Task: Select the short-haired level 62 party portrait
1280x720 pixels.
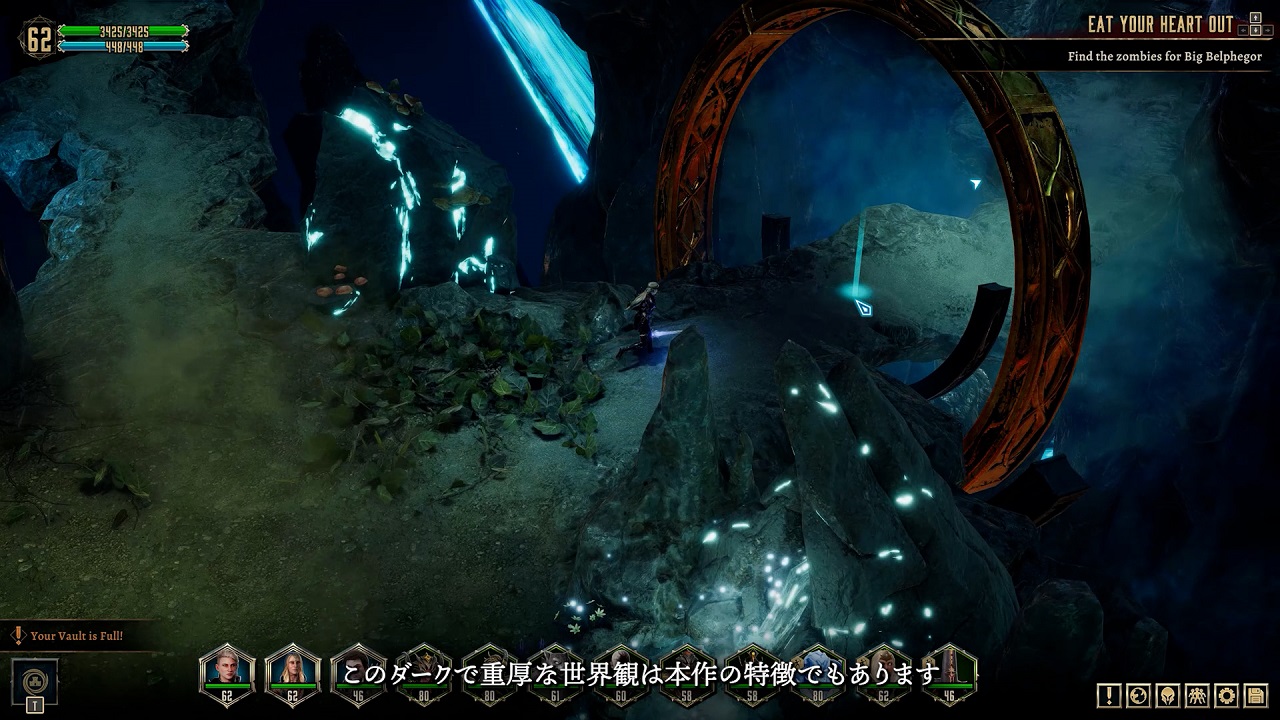Action: (x=228, y=672)
